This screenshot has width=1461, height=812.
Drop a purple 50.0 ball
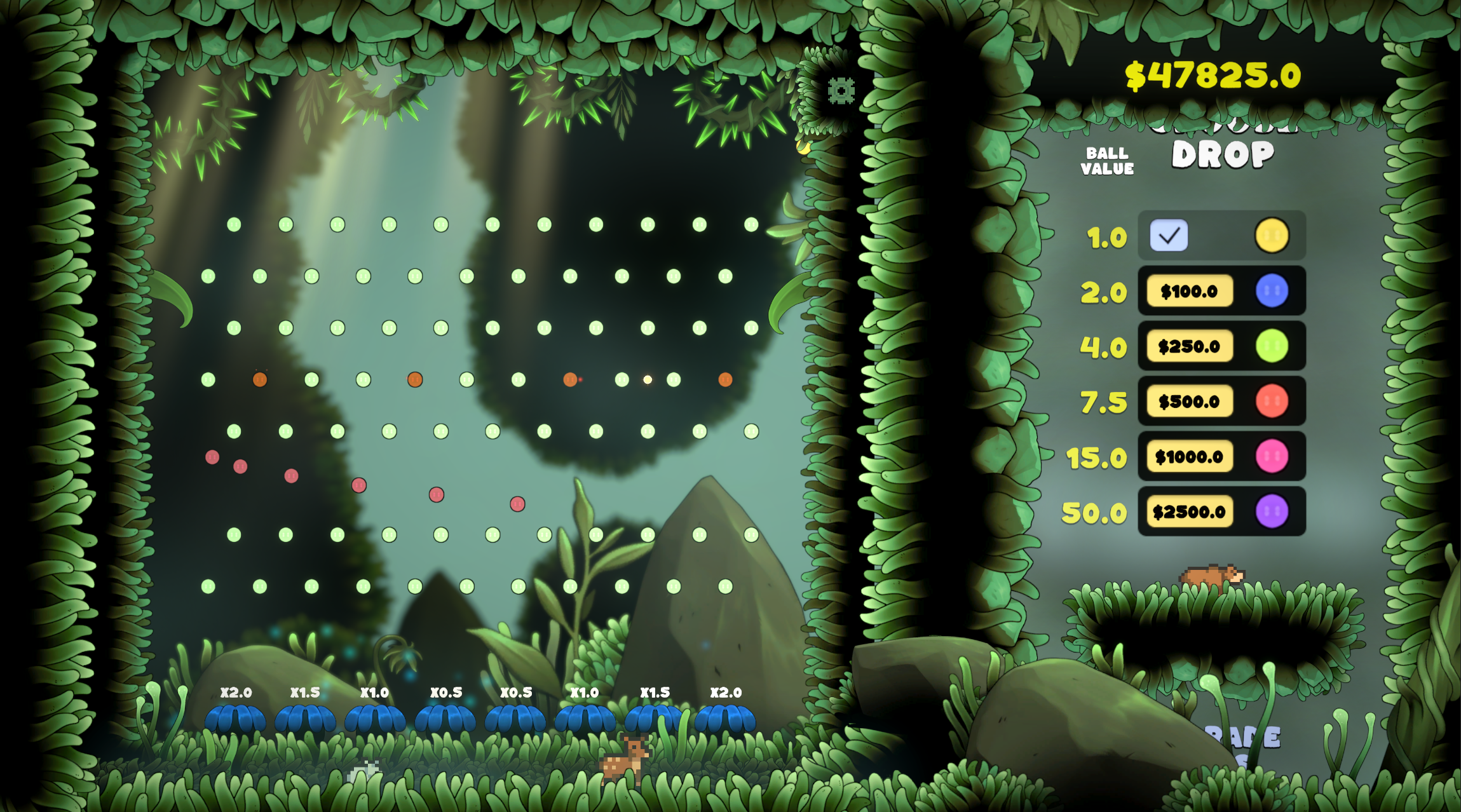pyautogui.click(x=1272, y=512)
